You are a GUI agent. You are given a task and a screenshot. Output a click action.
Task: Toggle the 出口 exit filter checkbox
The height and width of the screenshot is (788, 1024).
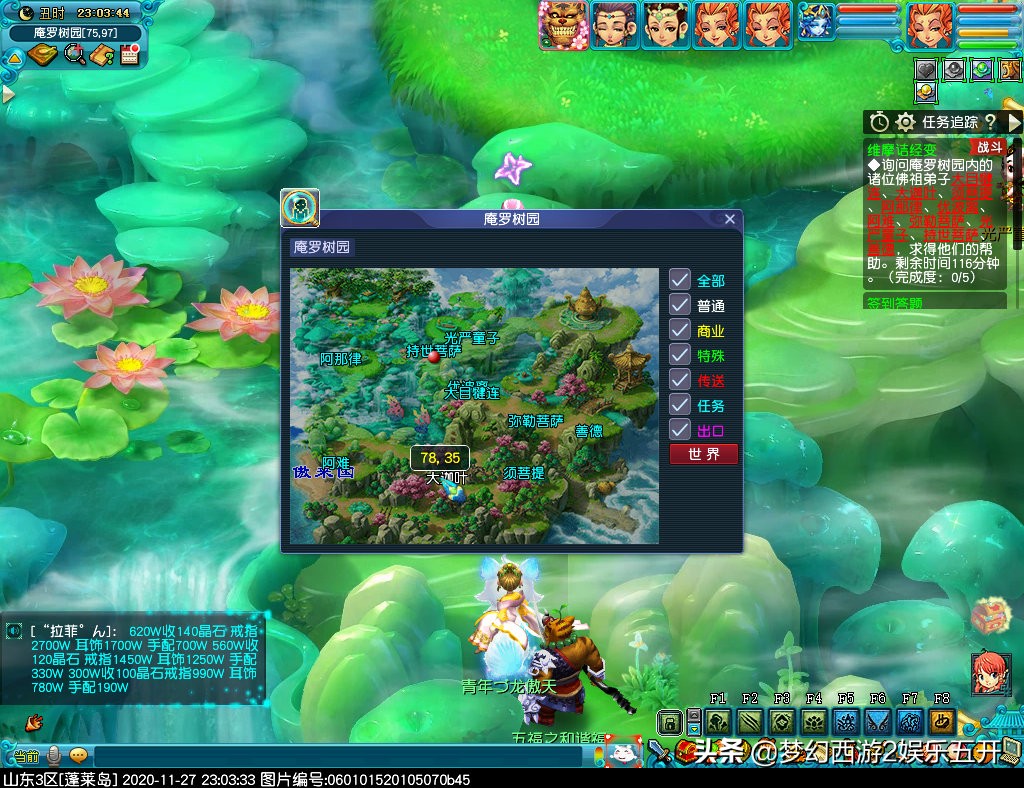[x=680, y=430]
